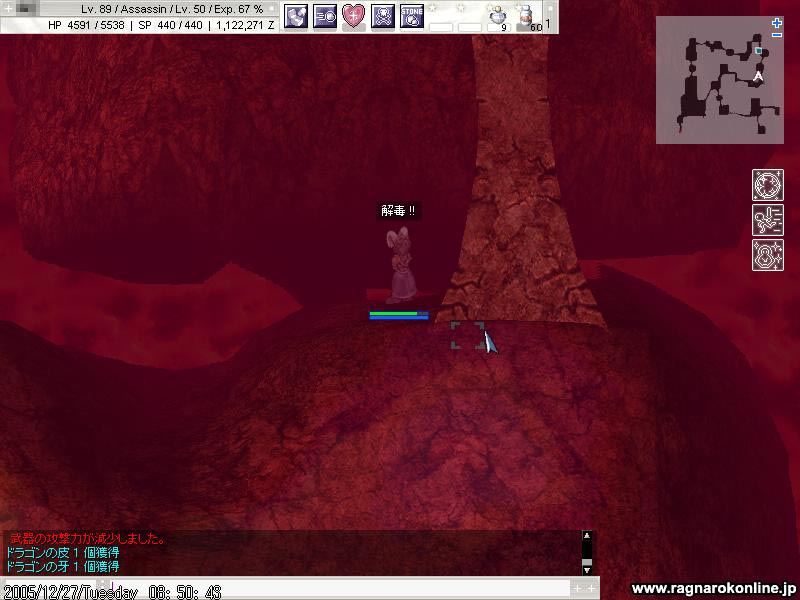Screen dimensions: 800x600
Task: Zoom out the minimap with the minus button
Action: pos(777,34)
